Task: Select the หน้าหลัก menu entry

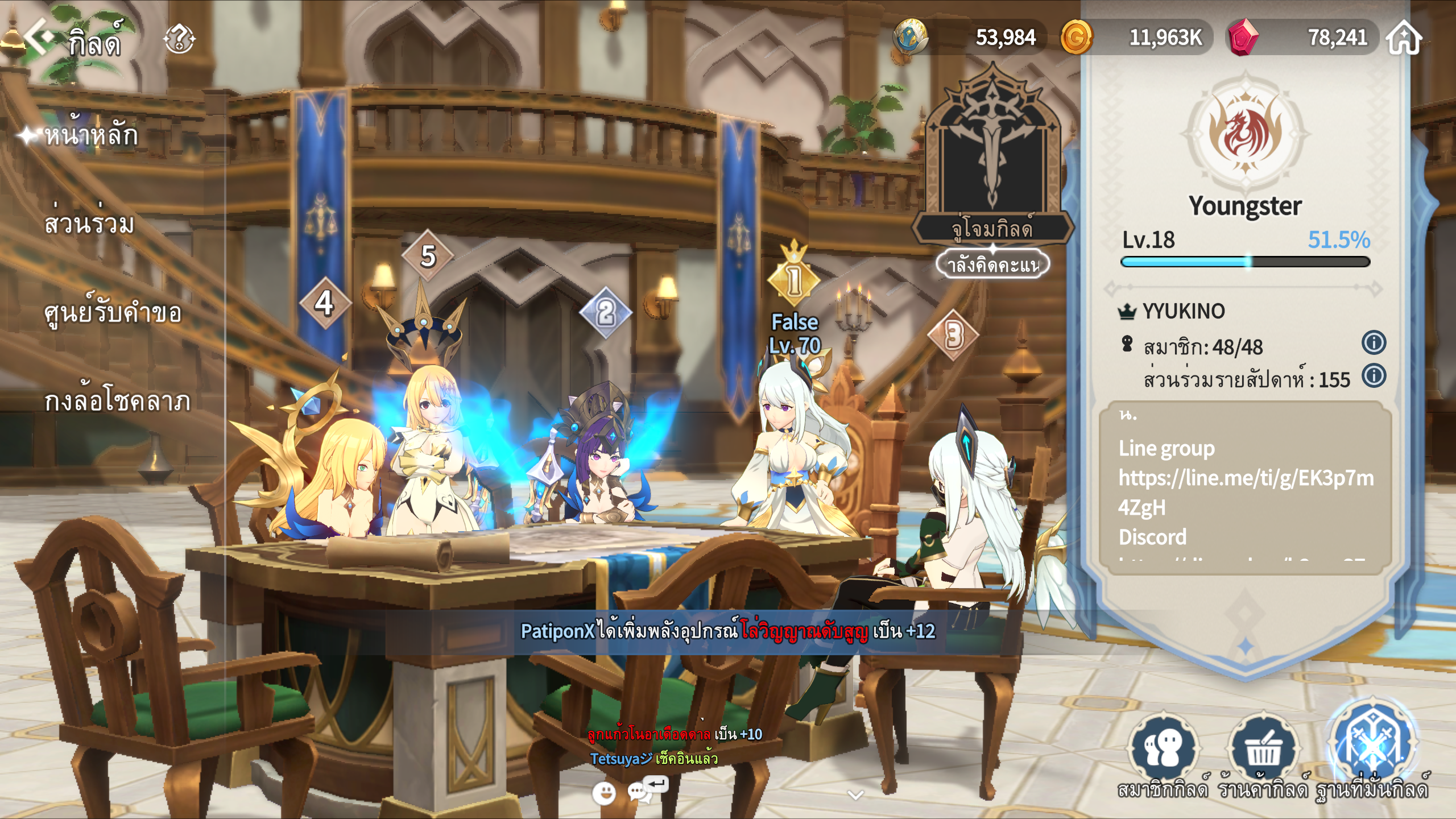Action: pyautogui.click(x=91, y=135)
